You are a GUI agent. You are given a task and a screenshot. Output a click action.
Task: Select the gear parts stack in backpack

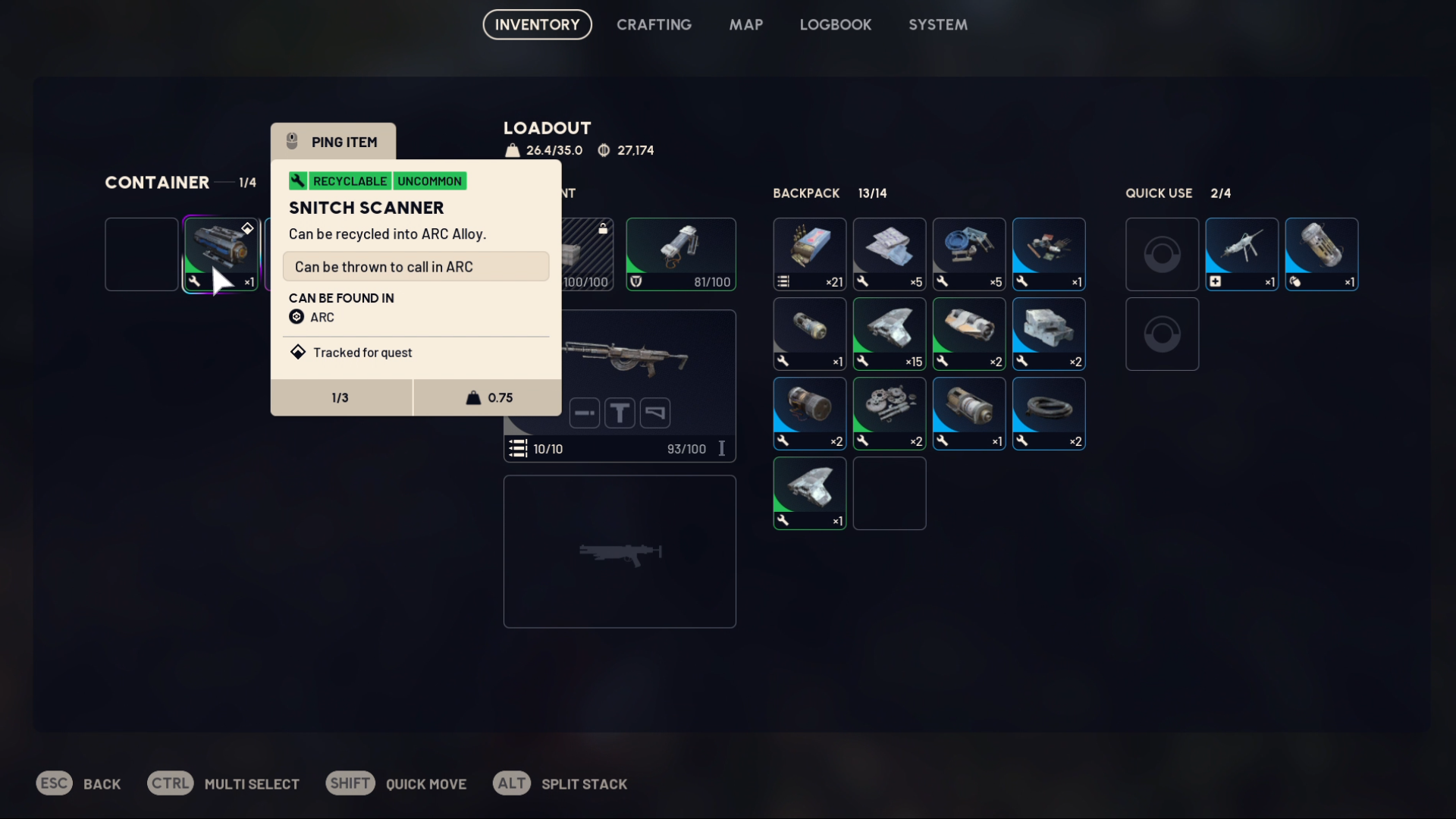[x=889, y=413]
